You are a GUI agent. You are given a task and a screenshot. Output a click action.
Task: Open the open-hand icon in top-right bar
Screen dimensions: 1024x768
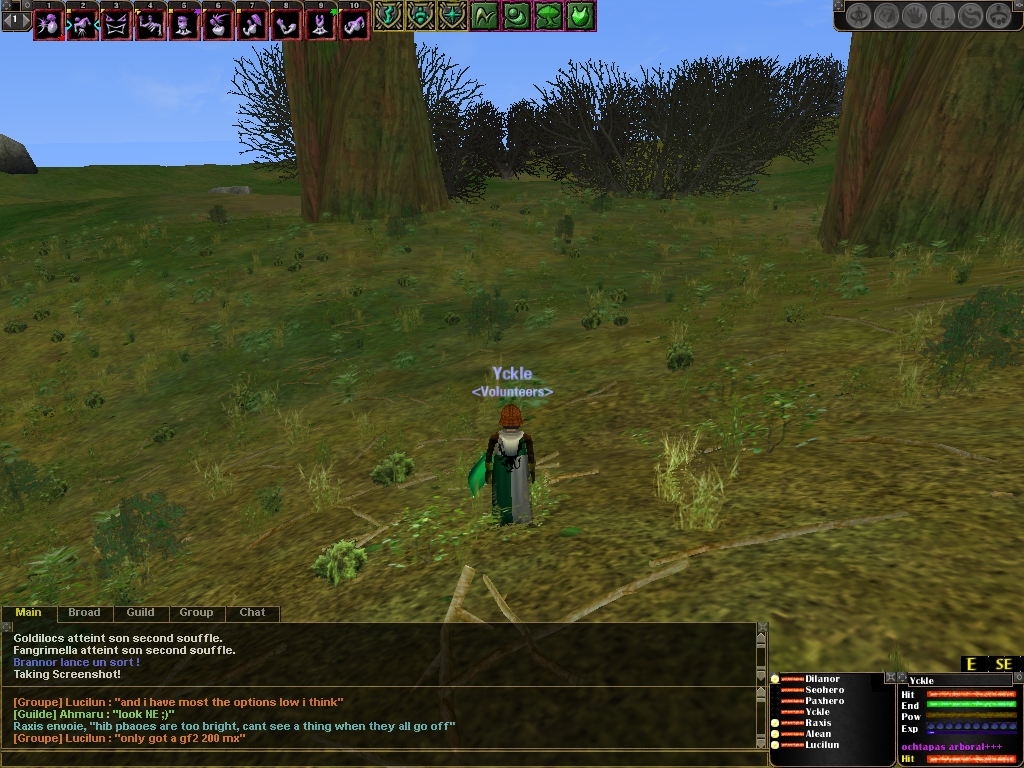[x=916, y=16]
